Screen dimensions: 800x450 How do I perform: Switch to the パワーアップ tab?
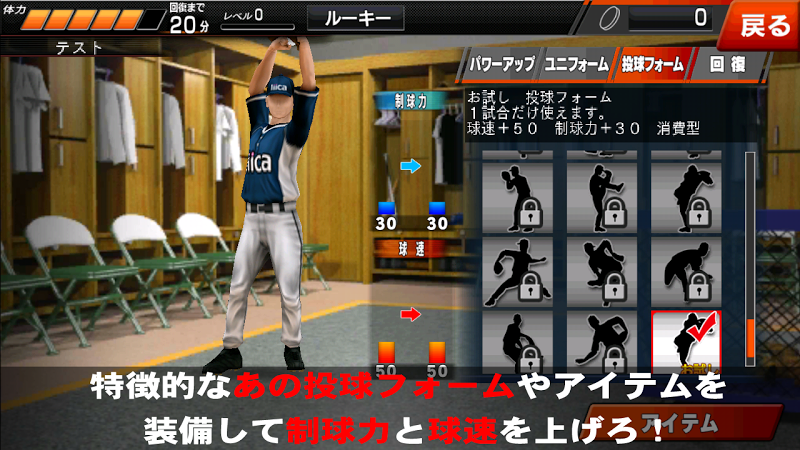point(502,64)
